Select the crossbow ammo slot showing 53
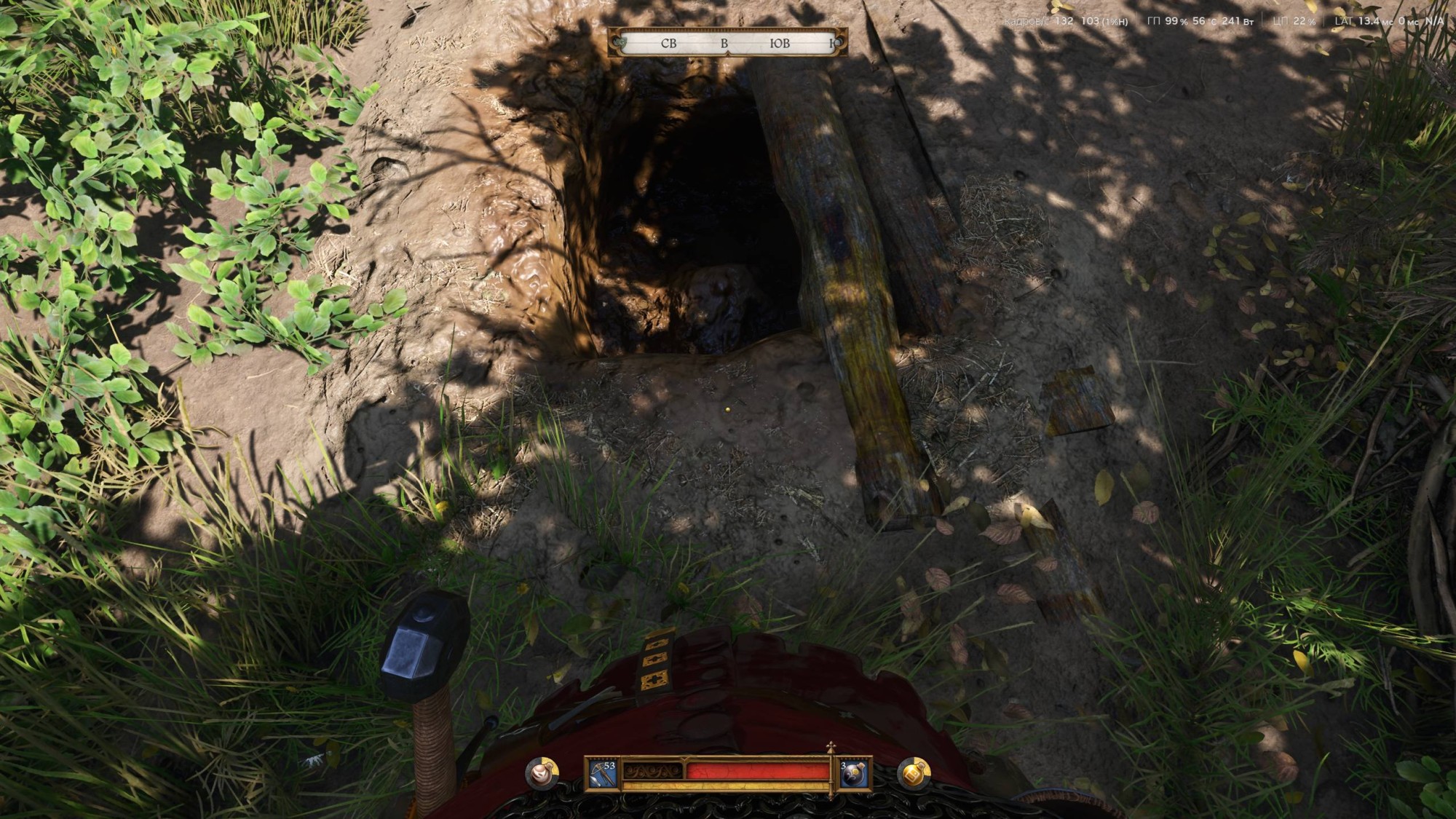 tap(602, 774)
